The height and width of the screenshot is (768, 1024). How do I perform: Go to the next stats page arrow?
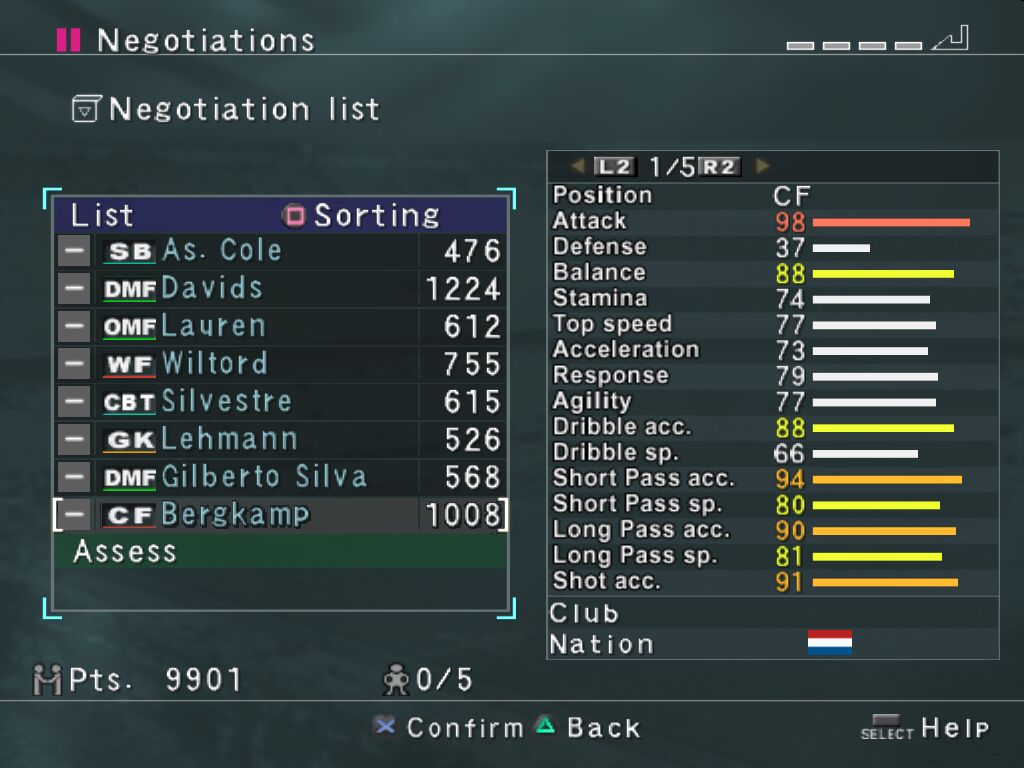(x=763, y=166)
